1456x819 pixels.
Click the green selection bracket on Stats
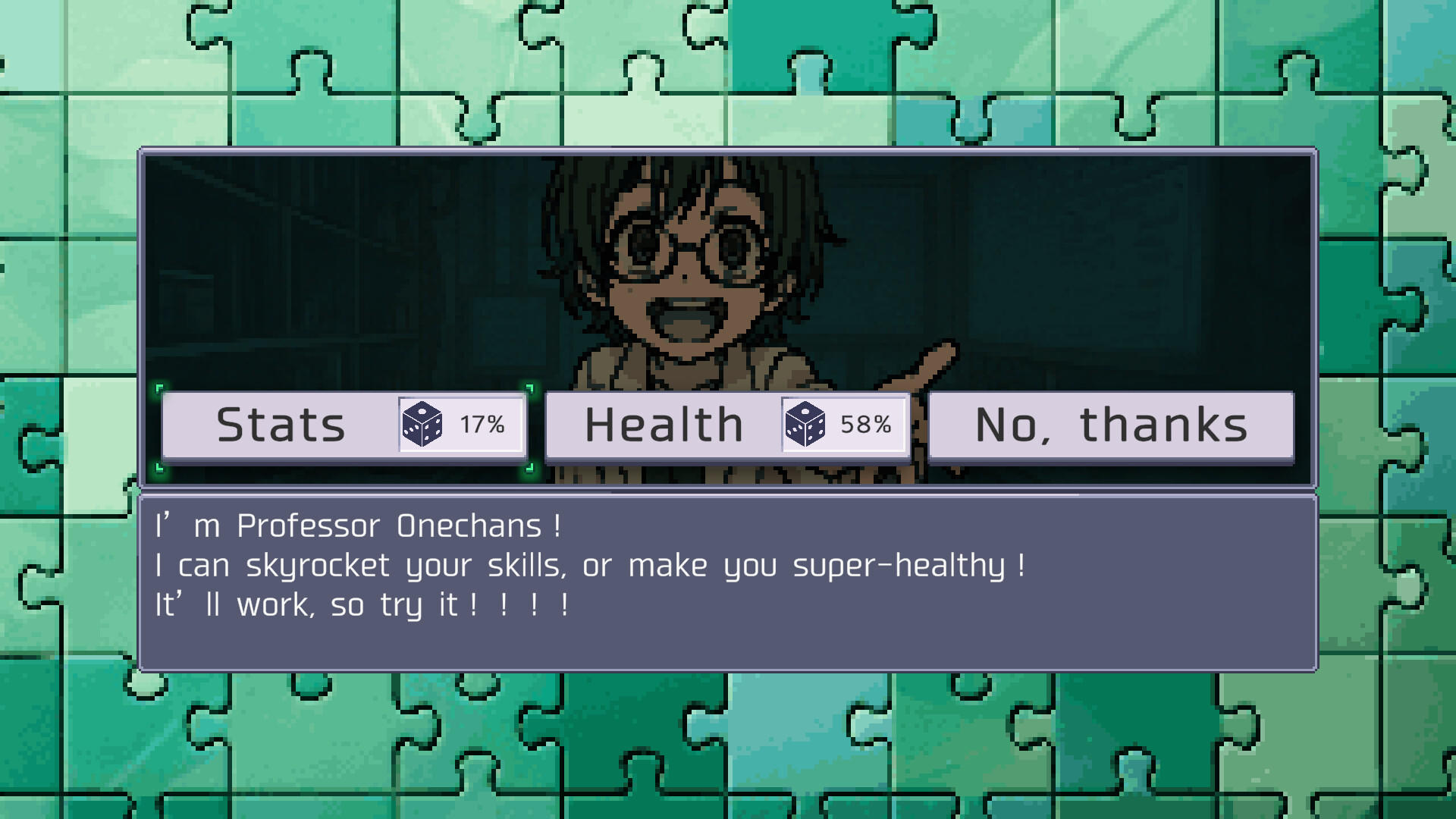coord(161,390)
